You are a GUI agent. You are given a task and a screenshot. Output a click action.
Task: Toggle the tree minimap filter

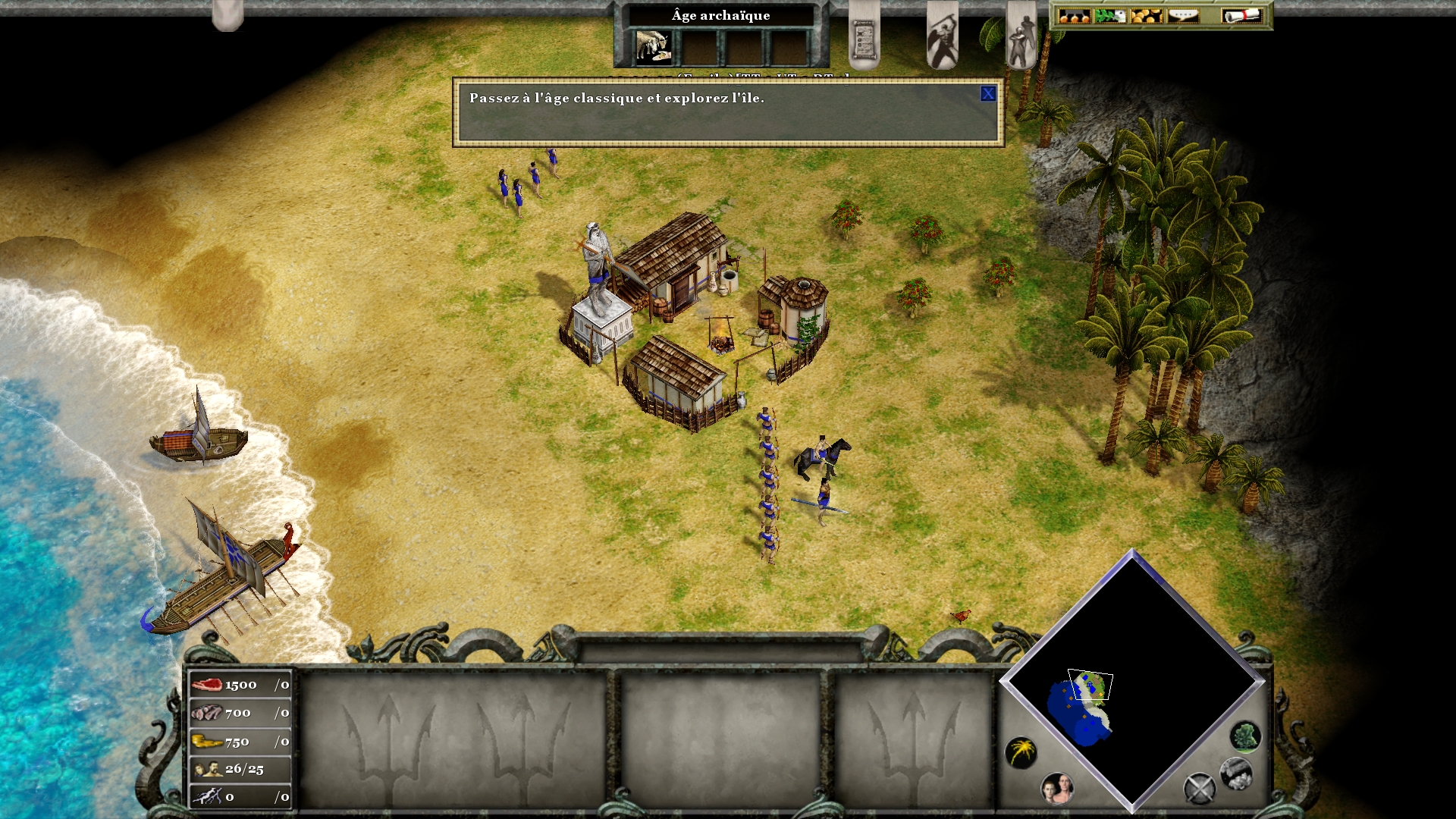point(1244,736)
